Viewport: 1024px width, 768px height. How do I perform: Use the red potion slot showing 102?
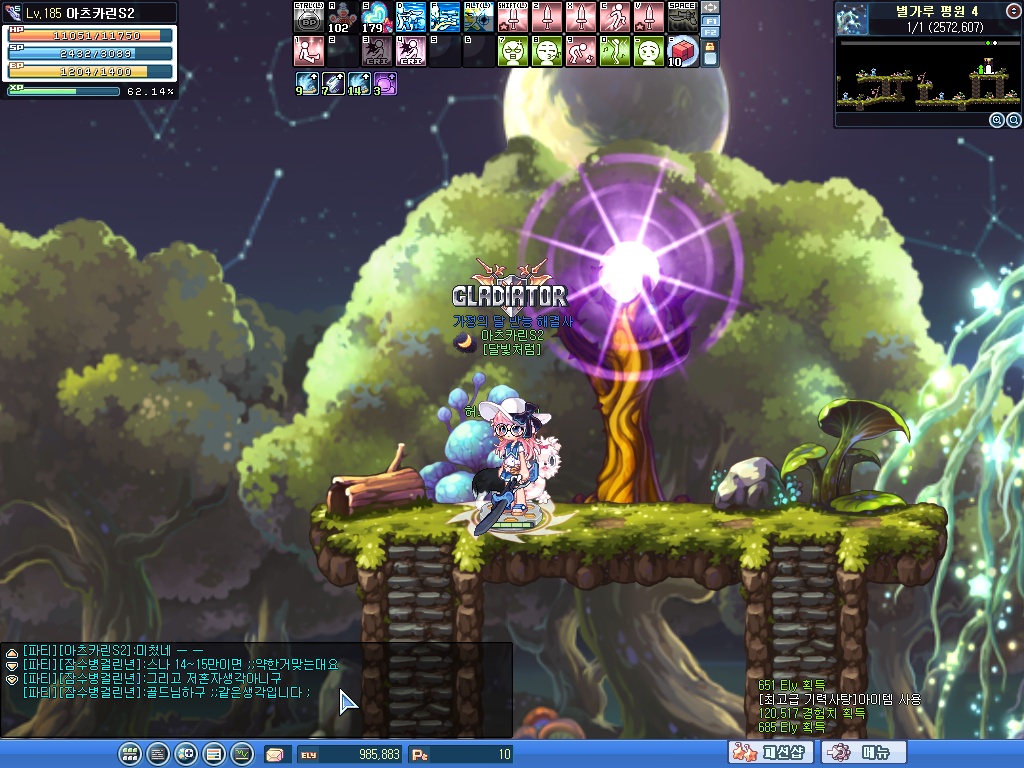pyautogui.click(x=342, y=17)
